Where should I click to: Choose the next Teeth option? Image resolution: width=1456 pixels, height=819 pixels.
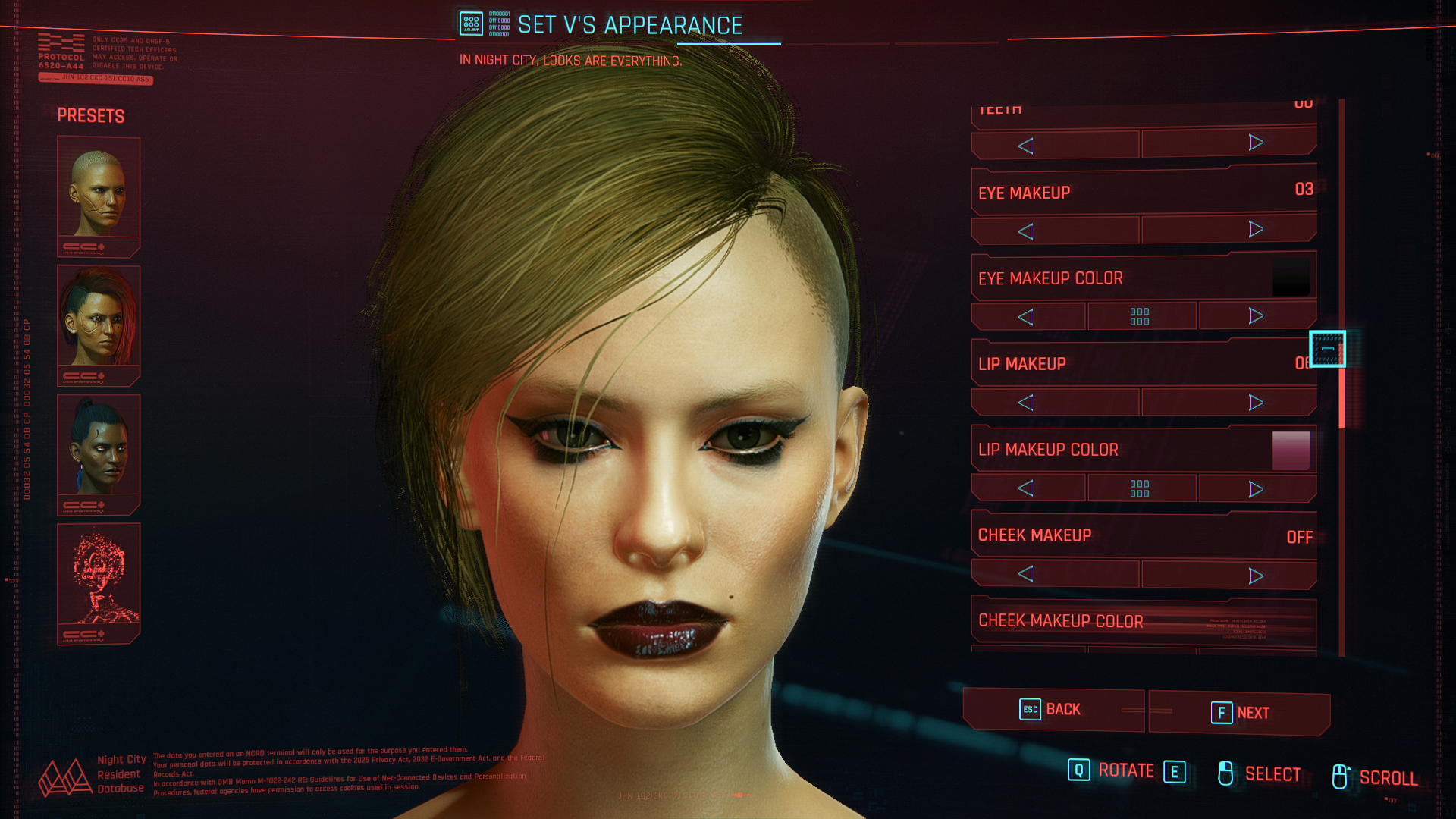(x=1256, y=143)
